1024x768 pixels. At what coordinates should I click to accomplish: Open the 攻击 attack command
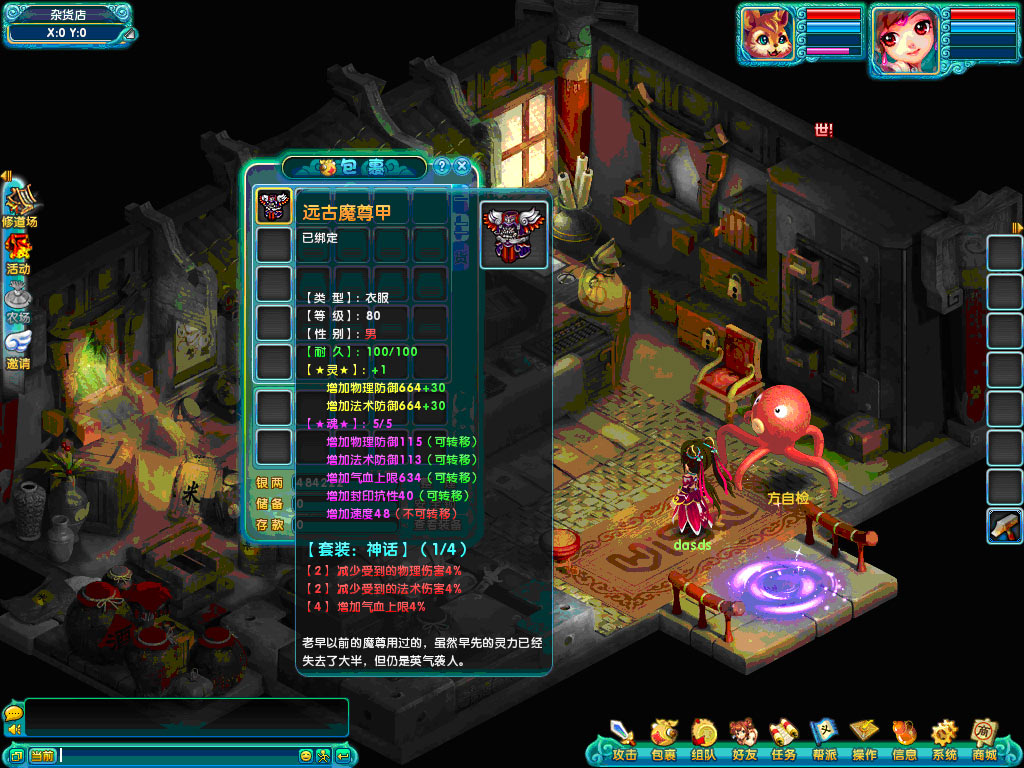click(624, 738)
